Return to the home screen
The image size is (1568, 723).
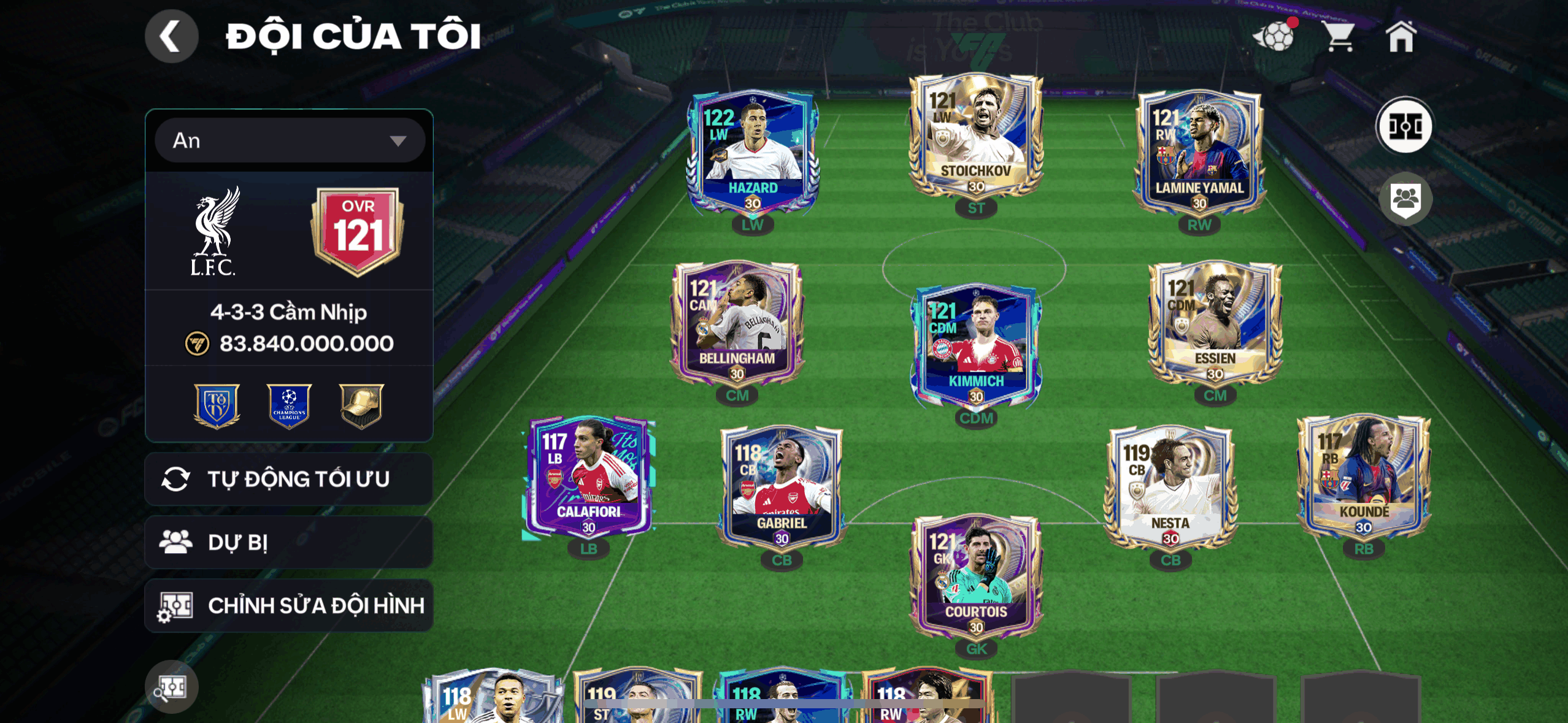1401,37
